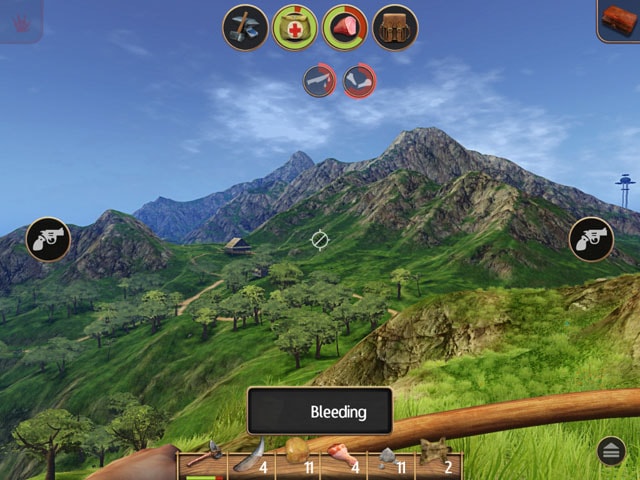This screenshot has width=640, height=480.
Task: Select the stone axe hotbar slot
Action: pyautogui.click(x=202, y=457)
